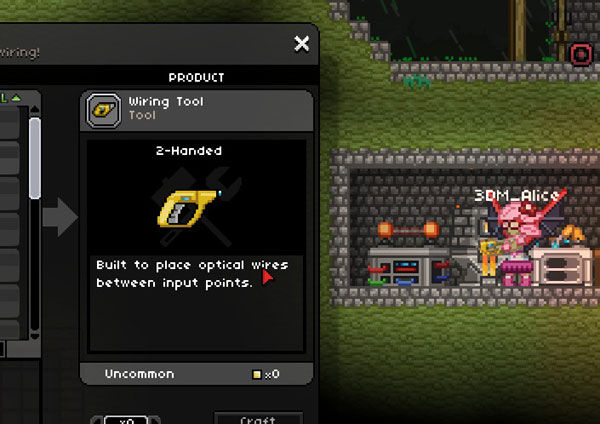Close the crafting window
Viewport: 600px width, 424px height.
(x=301, y=44)
